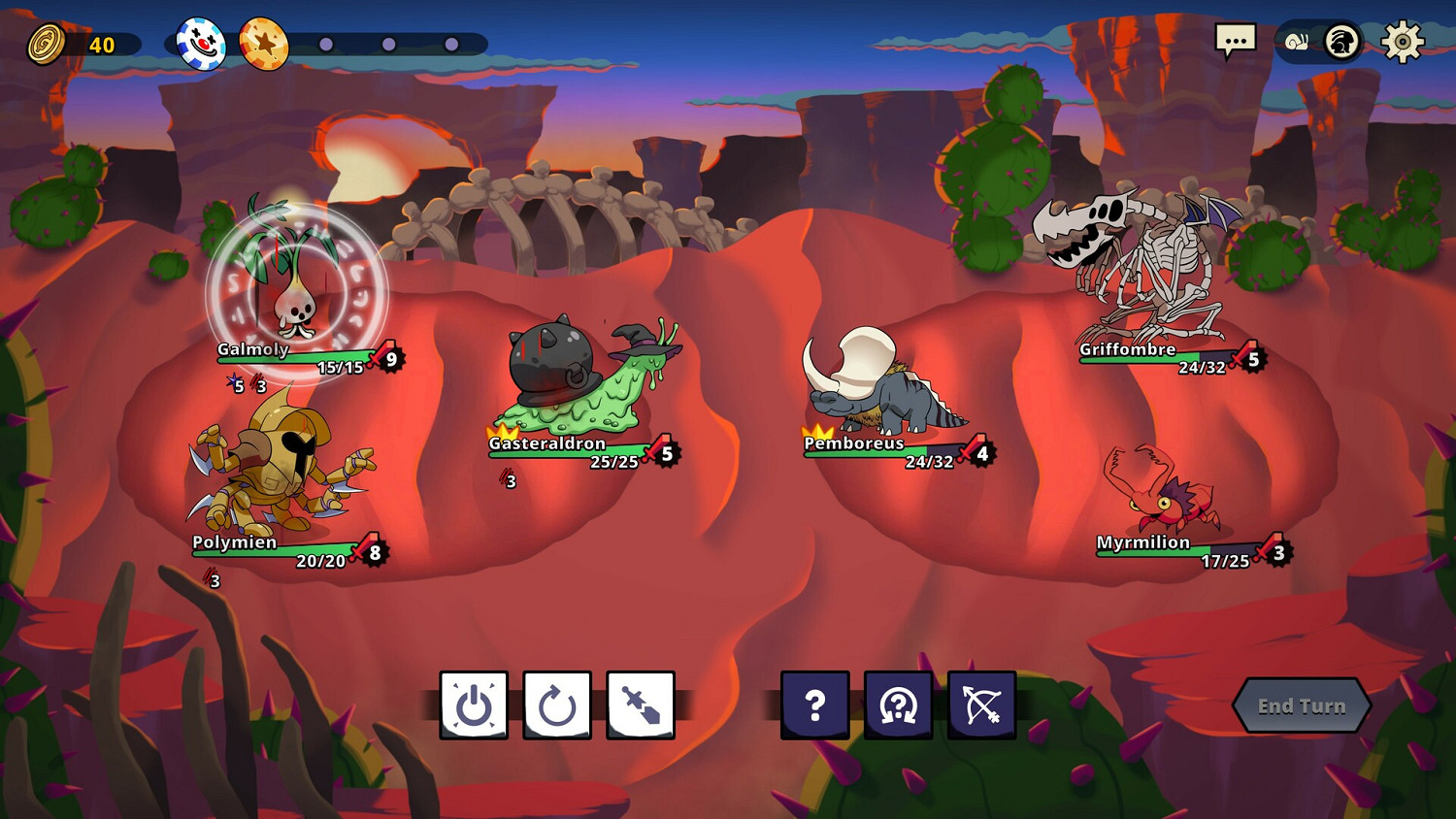Click the gold coin currency icon

46,44
